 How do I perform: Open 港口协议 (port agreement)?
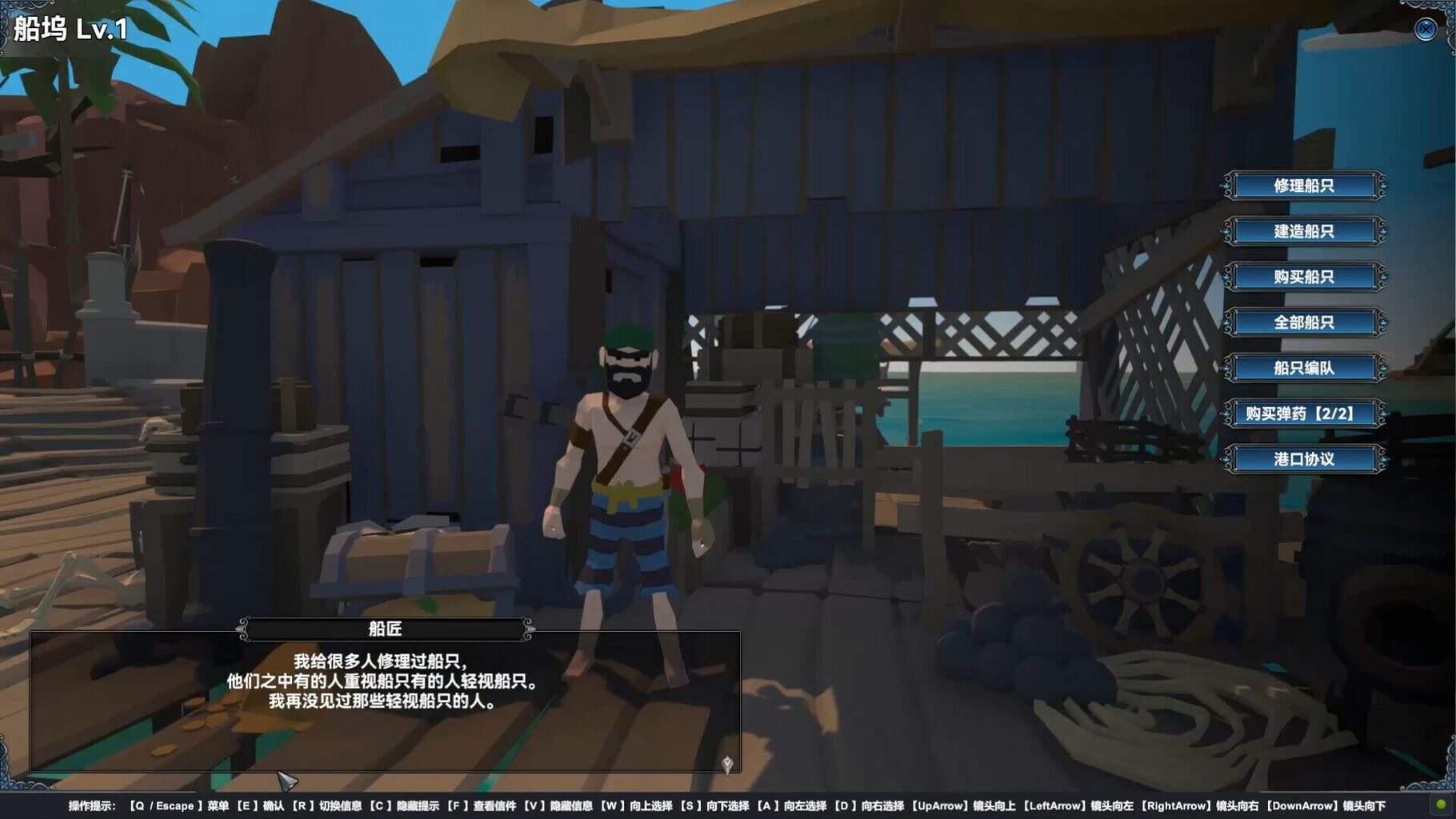click(1304, 460)
